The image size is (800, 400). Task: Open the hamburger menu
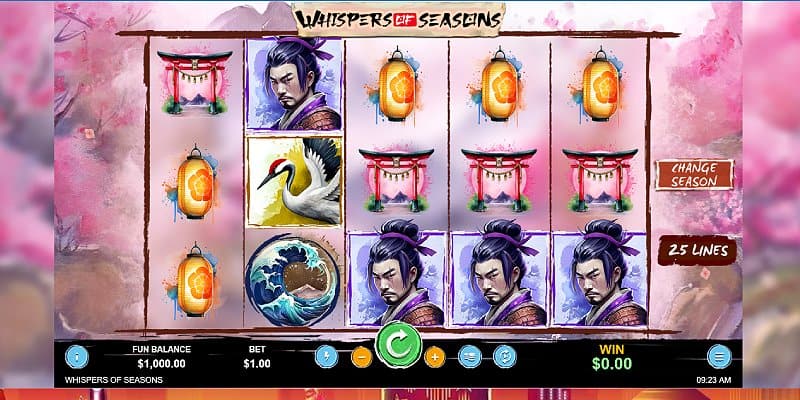718,356
